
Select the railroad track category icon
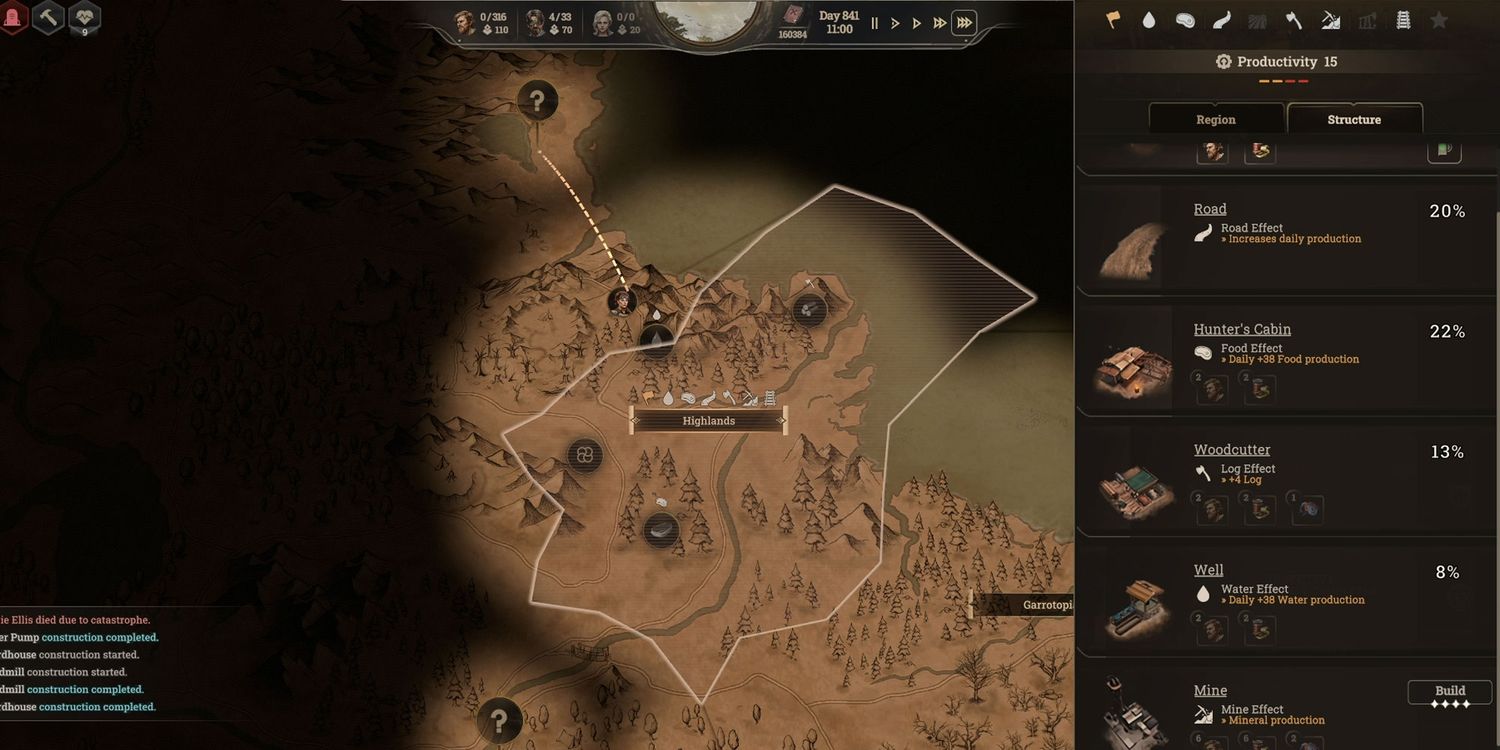[x=1403, y=20]
